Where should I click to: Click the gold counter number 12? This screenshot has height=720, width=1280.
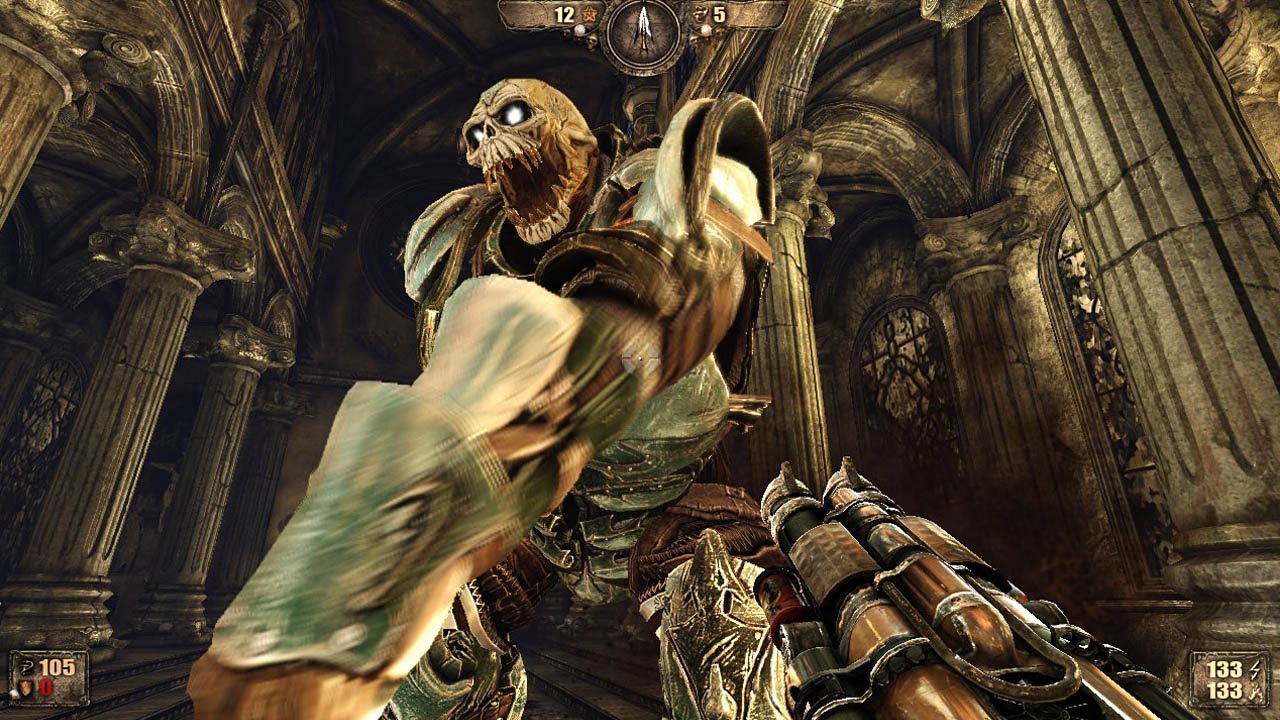pyautogui.click(x=566, y=13)
